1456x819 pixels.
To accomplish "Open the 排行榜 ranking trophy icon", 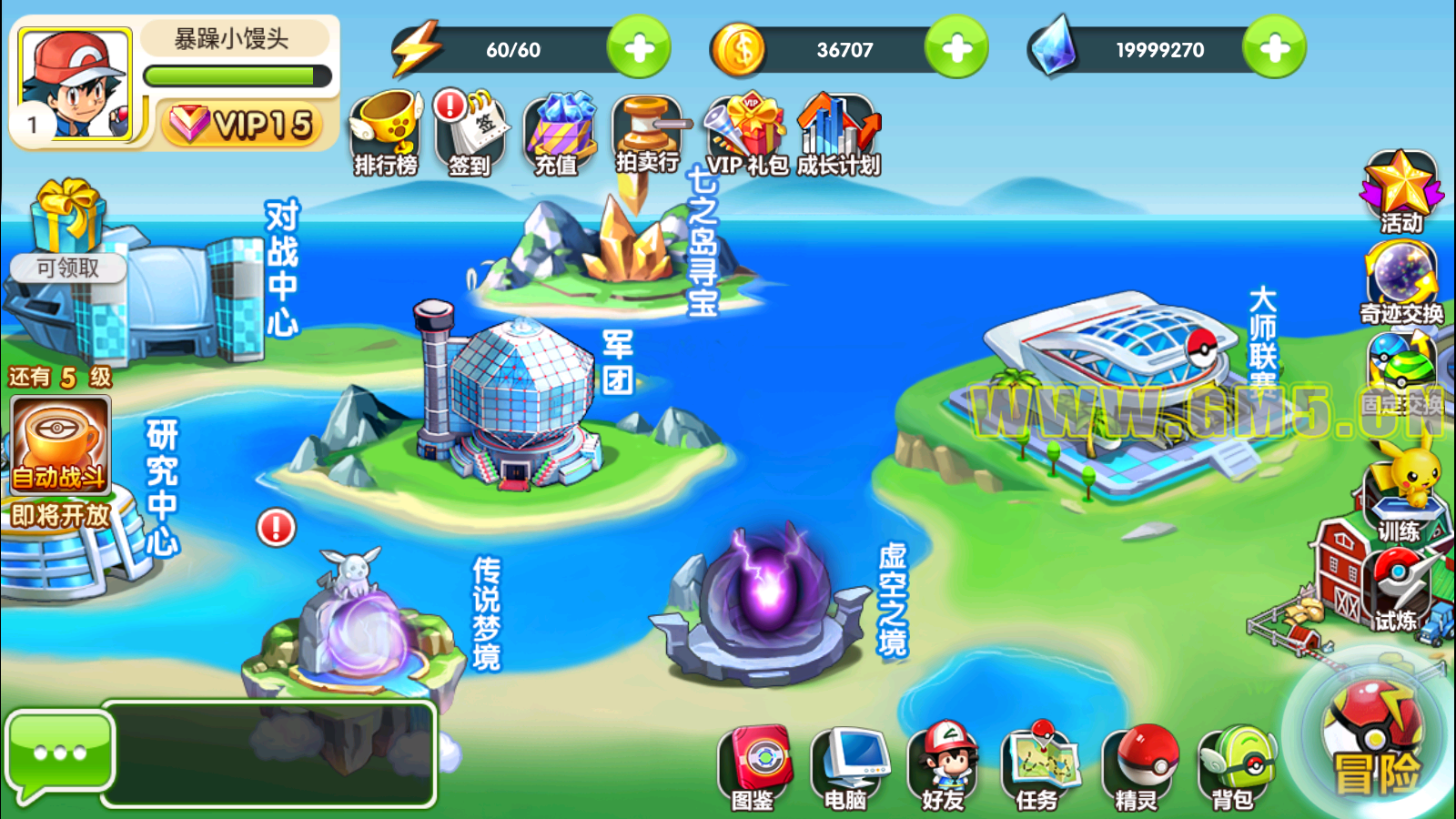I will (387, 134).
